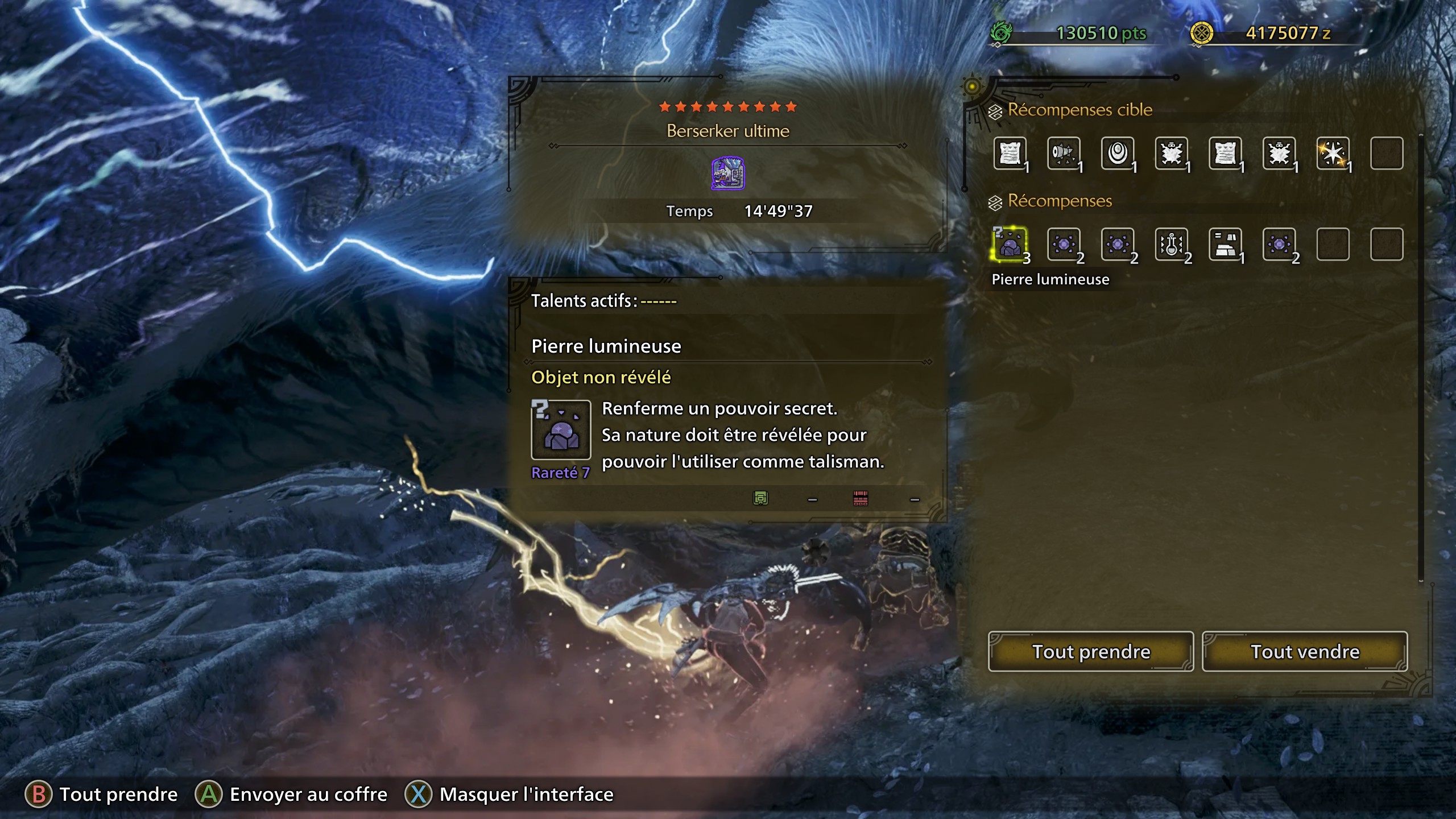Click the red storage box icon in item details
The width and height of the screenshot is (1456, 819).
[860, 498]
